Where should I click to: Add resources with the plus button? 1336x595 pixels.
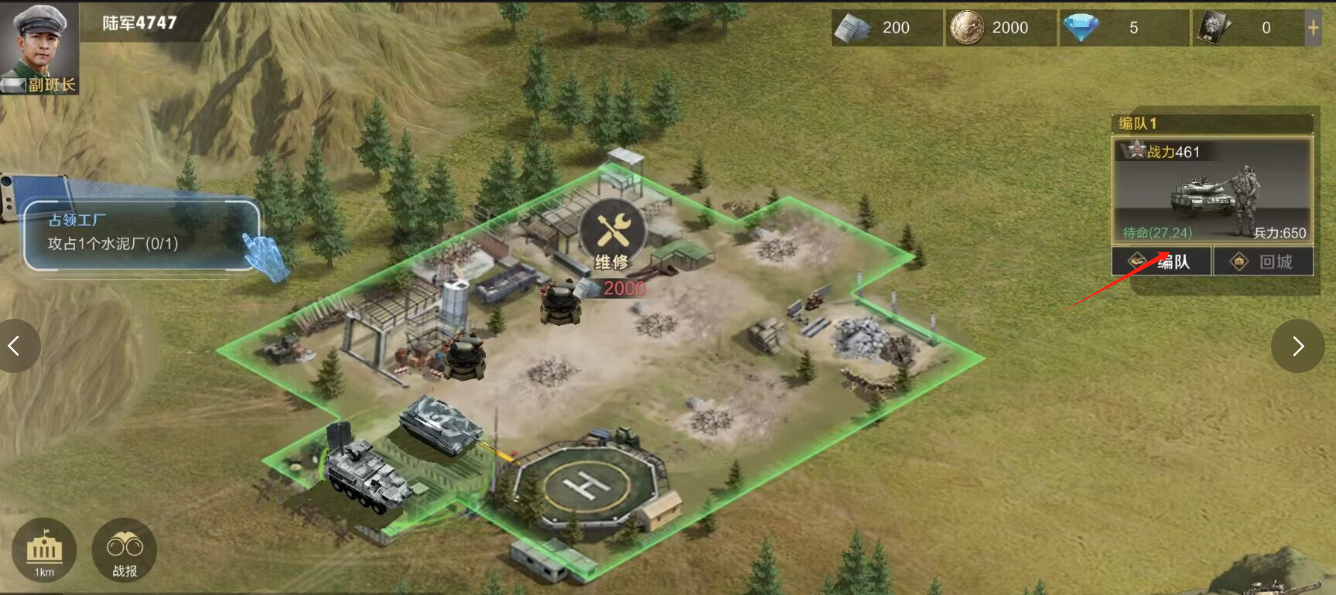click(1312, 28)
